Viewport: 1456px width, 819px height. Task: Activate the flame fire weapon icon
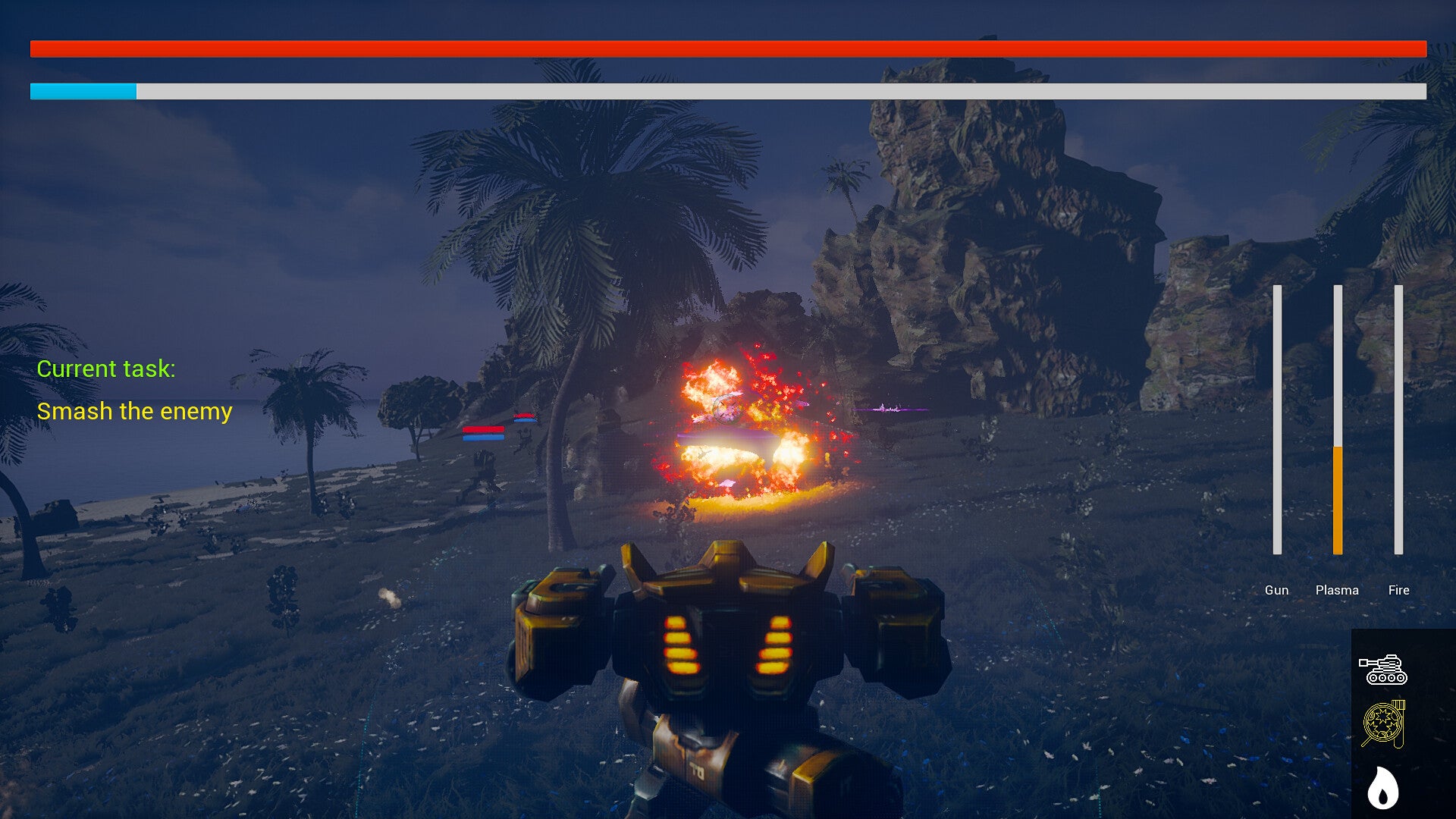coord(1382,788)
